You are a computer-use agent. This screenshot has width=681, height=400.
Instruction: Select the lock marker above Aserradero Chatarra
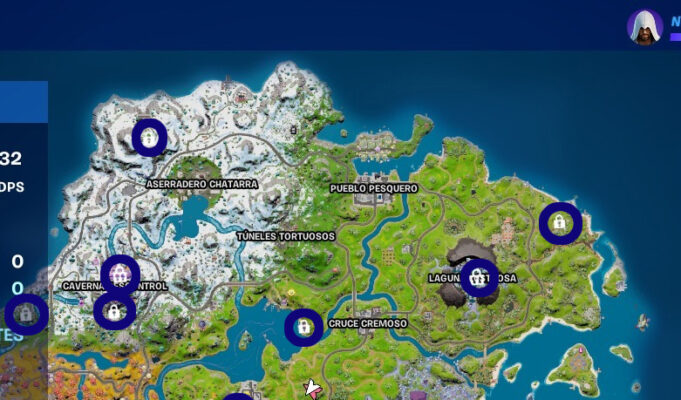point(149,137)
